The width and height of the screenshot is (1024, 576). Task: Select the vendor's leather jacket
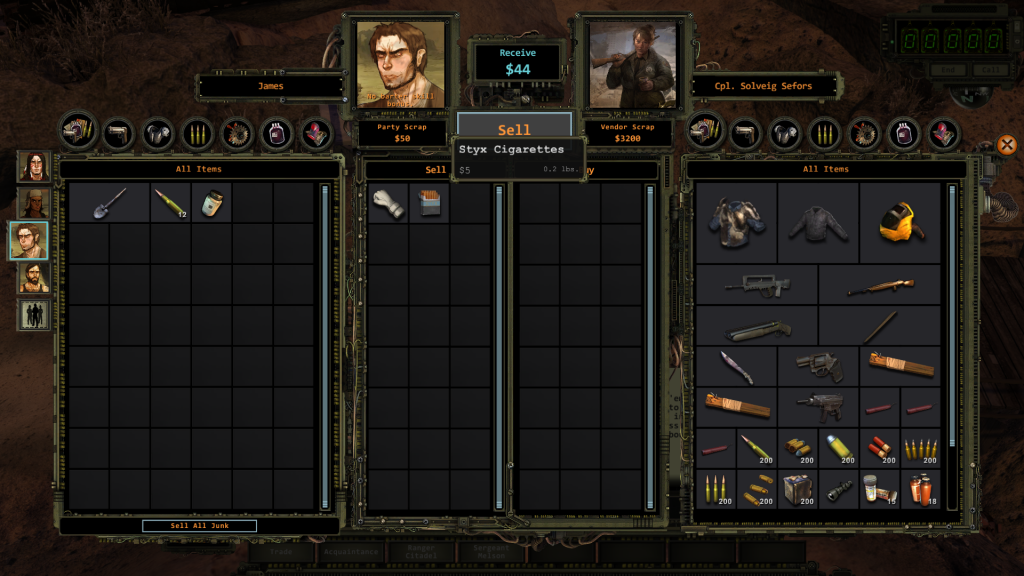pos(818,222)
